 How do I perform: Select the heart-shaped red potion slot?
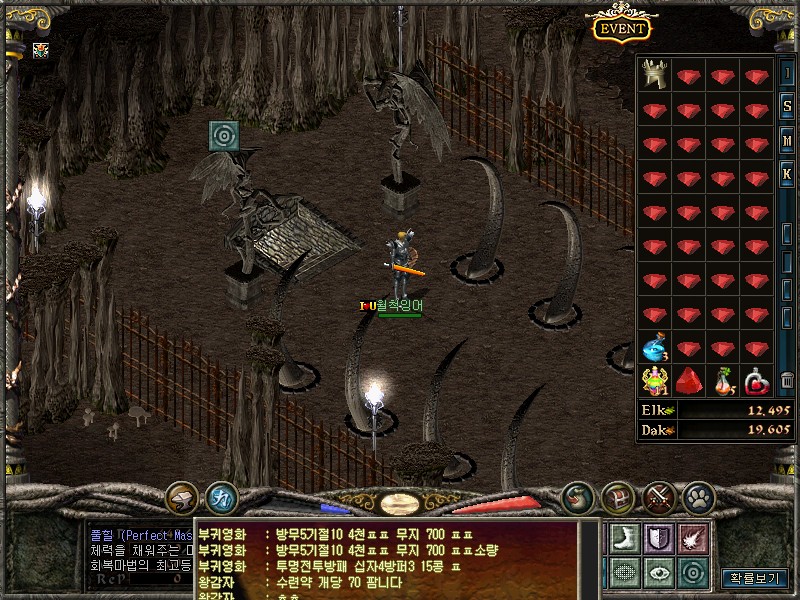[x=758, y=381]
